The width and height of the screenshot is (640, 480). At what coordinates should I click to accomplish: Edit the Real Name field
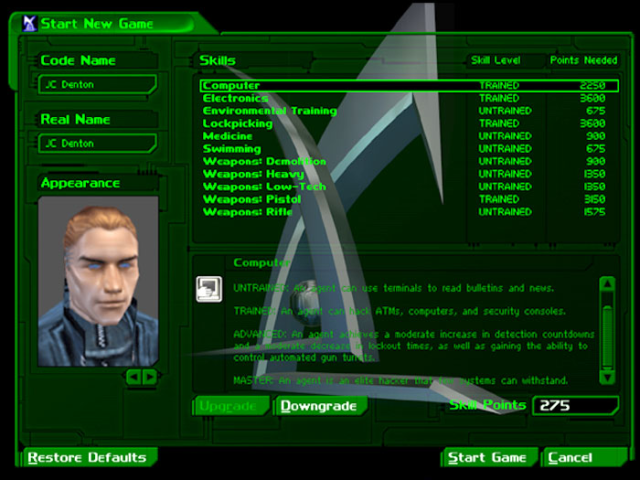click(x=95, y=143)
